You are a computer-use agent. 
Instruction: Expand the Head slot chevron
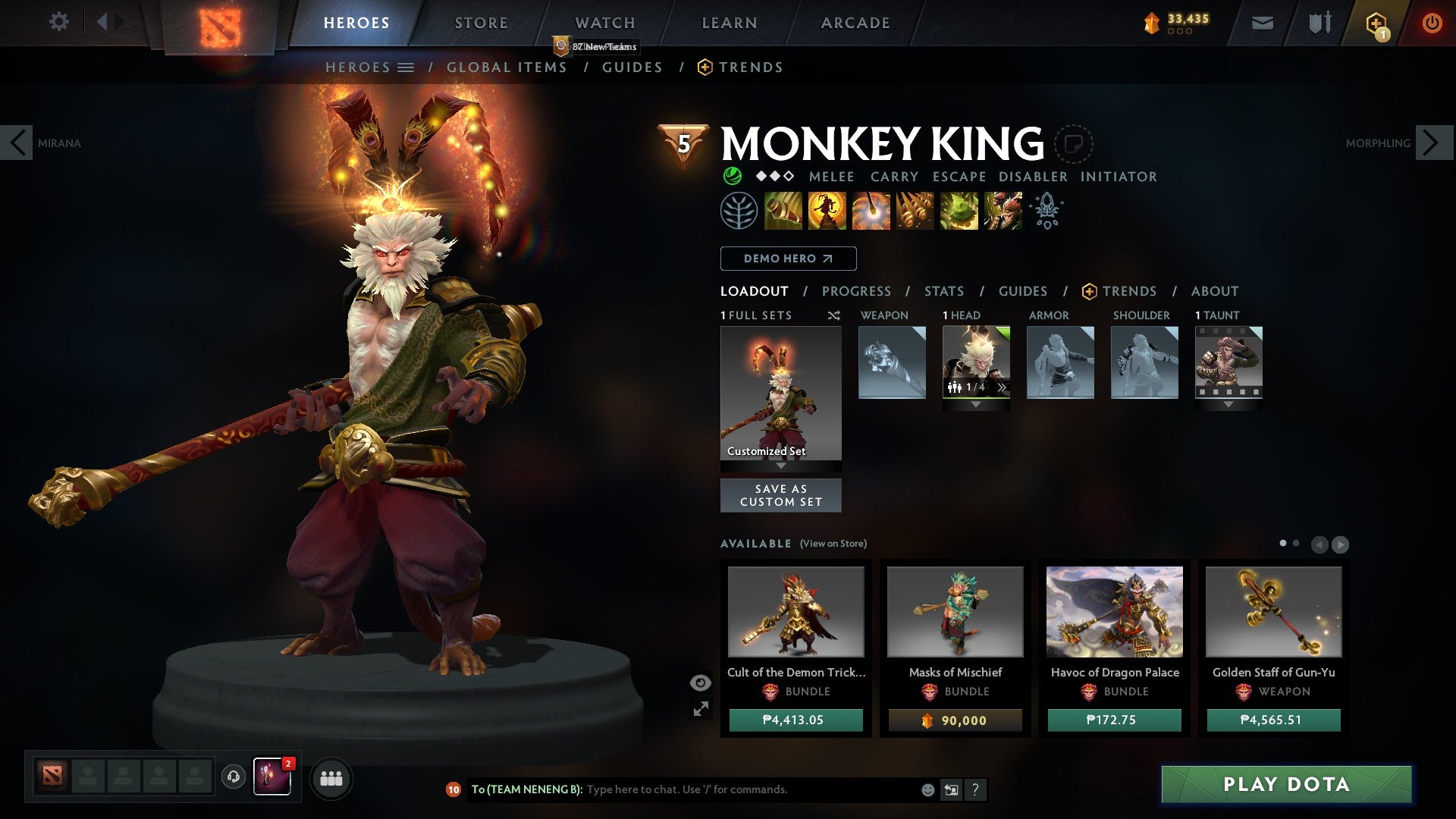(x=977, y=404)
